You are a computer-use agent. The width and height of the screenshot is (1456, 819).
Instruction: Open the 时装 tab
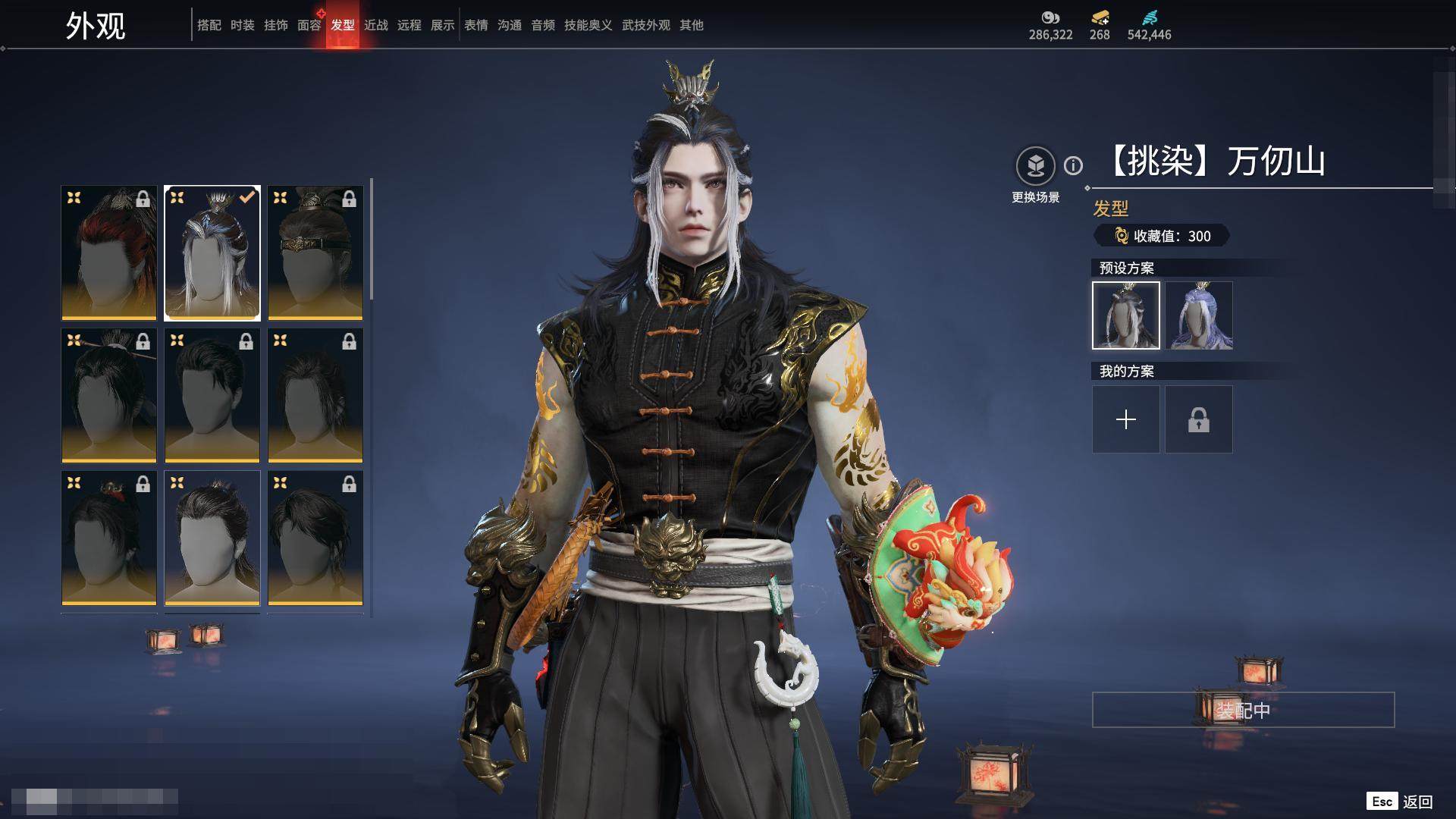pos(242,25)
